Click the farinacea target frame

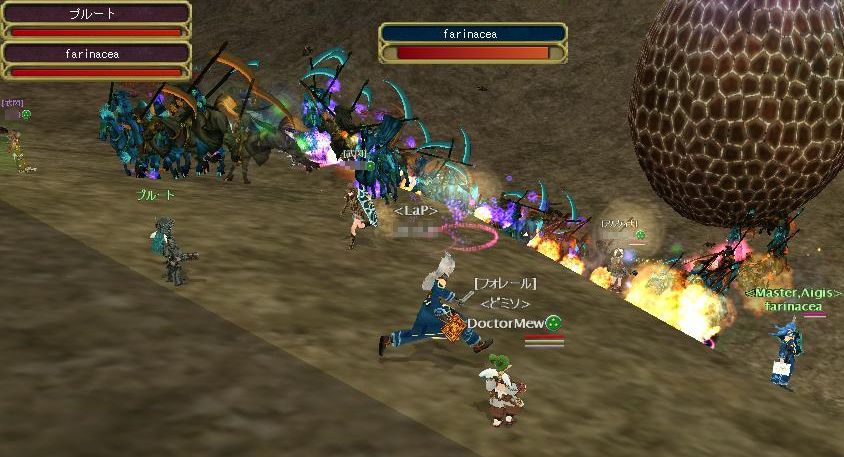tap(472, 44)
